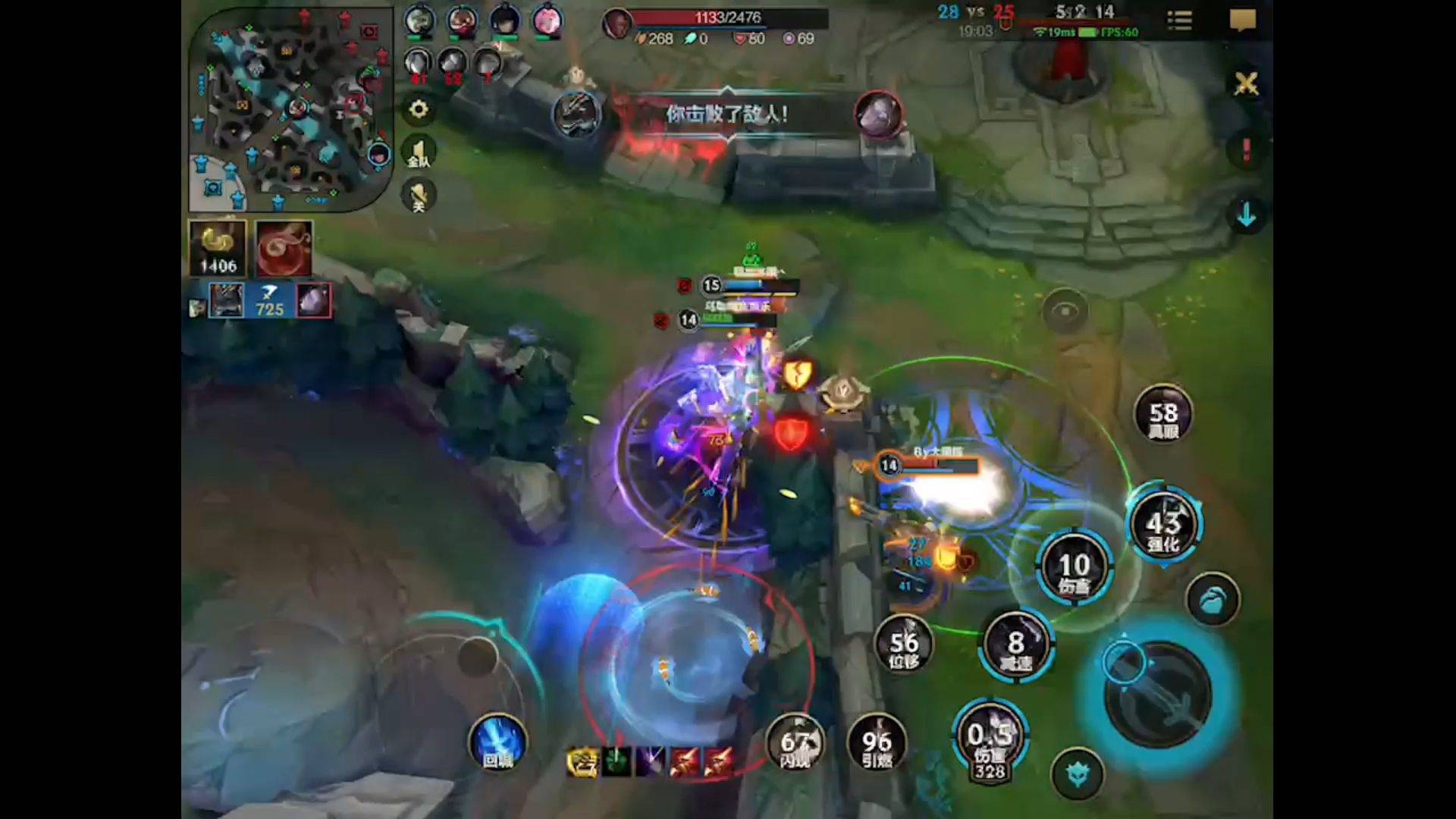Cast the 闪现 Flash summoner spell
Viewport: 1456px width, 819px height.
[795, 743]
